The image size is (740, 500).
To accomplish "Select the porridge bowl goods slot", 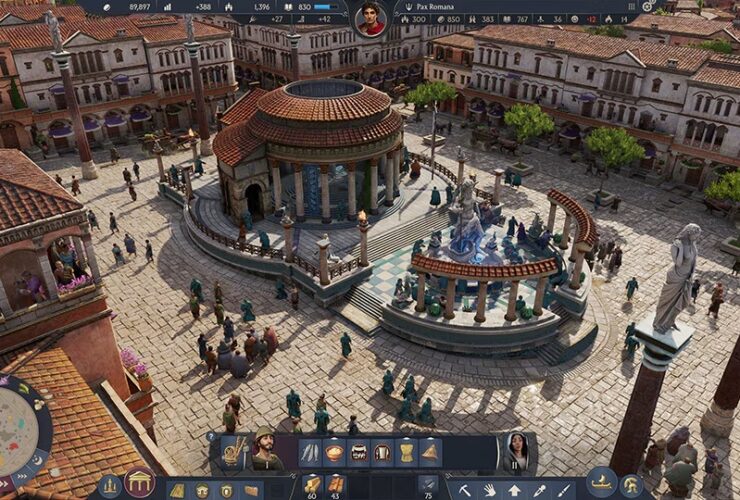I will click(334, 452).
